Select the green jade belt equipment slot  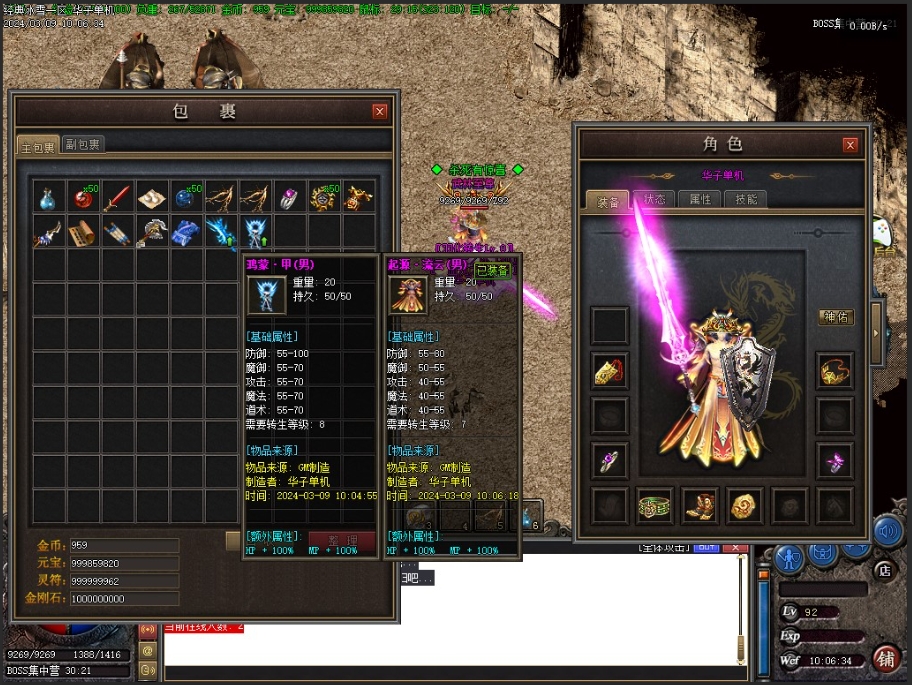(x=654, y=505)
